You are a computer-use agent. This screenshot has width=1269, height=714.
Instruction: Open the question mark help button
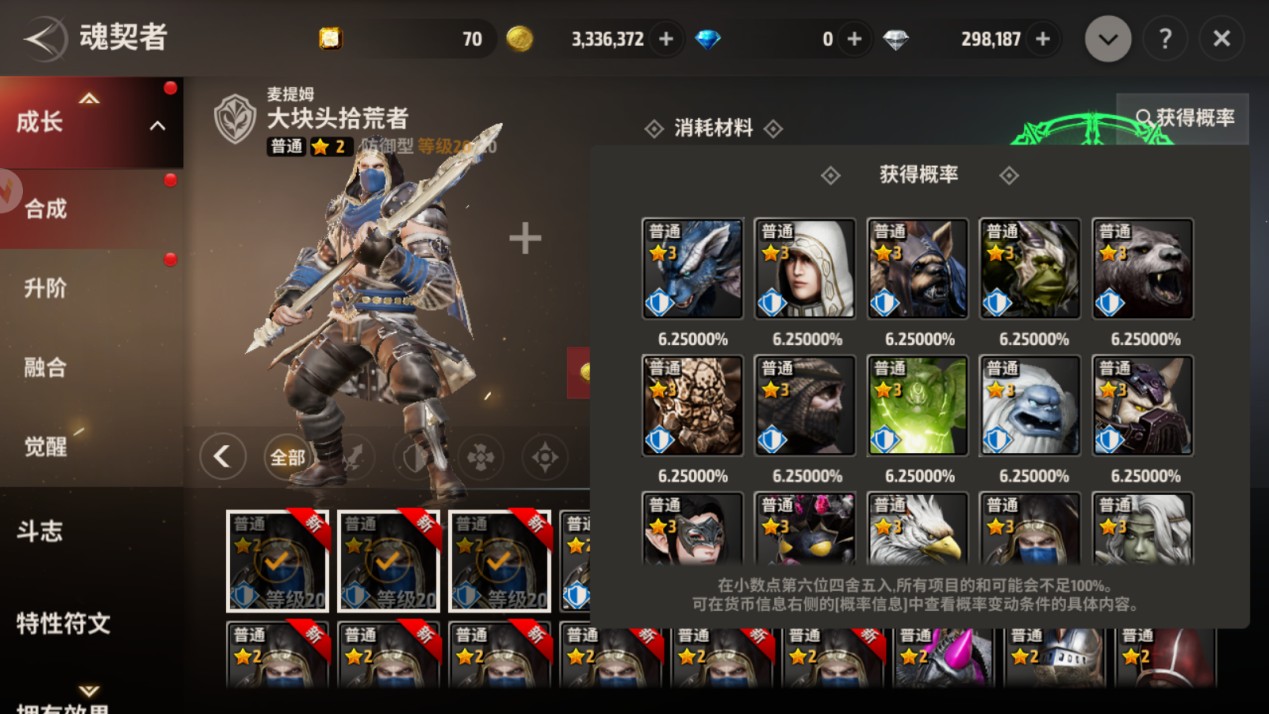coord(1165,39)
